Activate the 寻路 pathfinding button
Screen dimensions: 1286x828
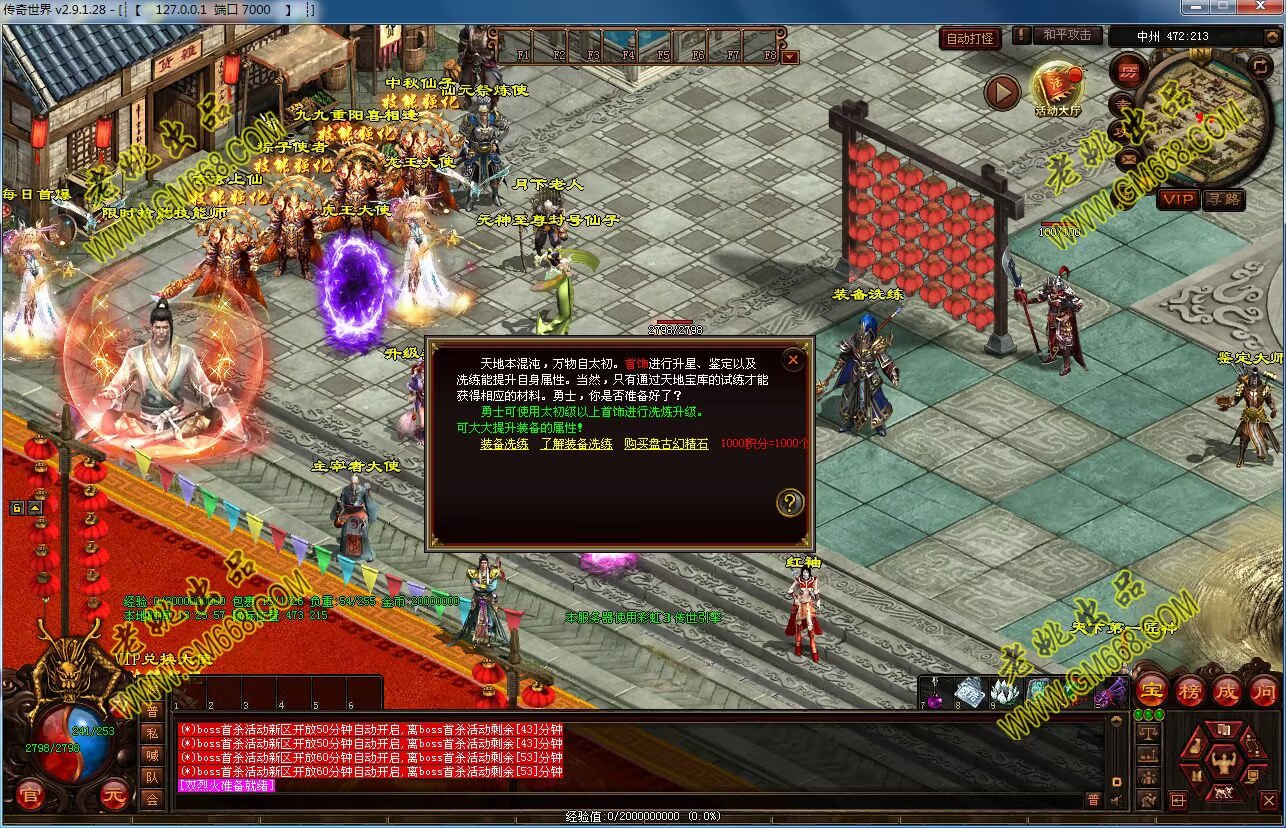pos(1222,199)
